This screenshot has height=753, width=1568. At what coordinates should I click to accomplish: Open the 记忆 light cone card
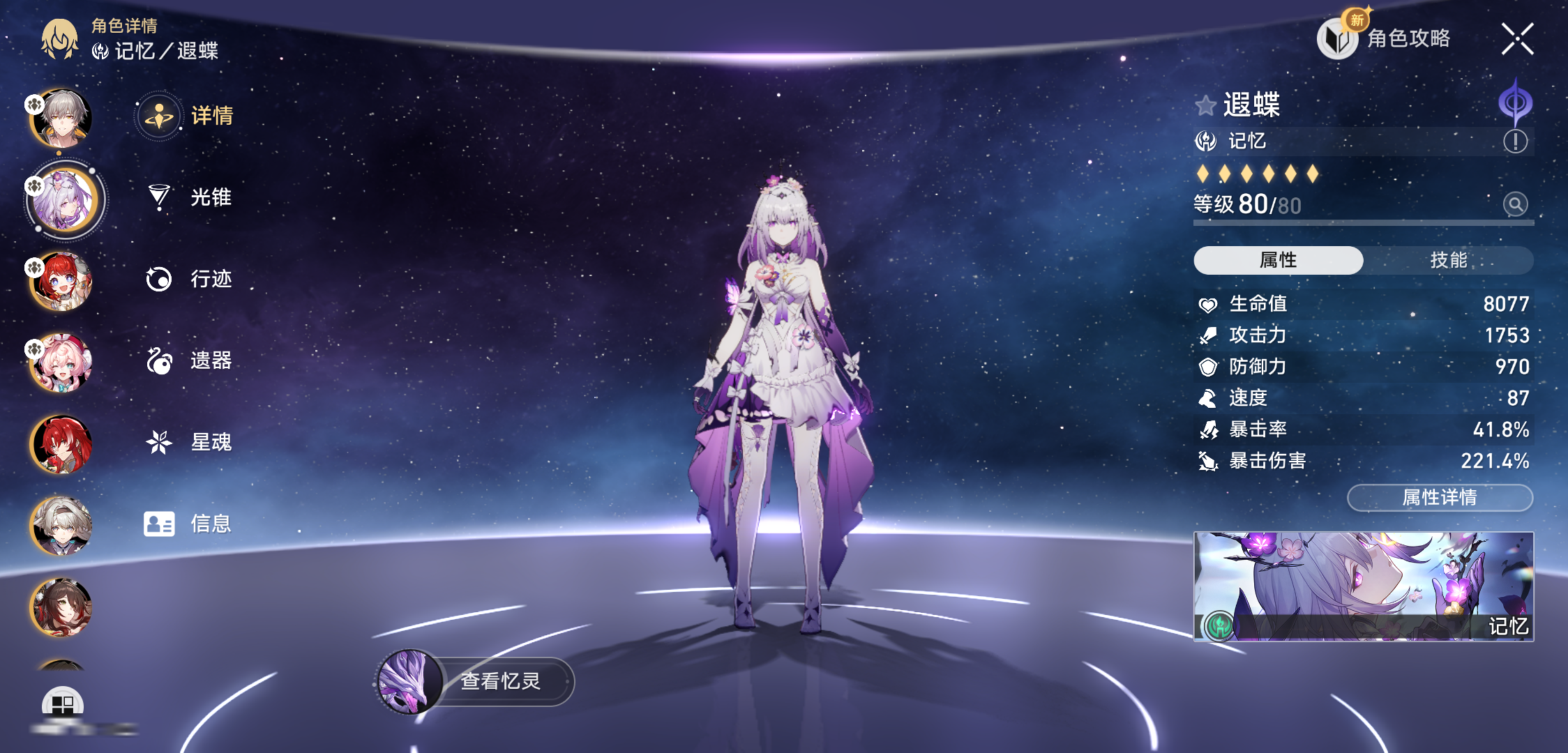(x=1363, y=586)
